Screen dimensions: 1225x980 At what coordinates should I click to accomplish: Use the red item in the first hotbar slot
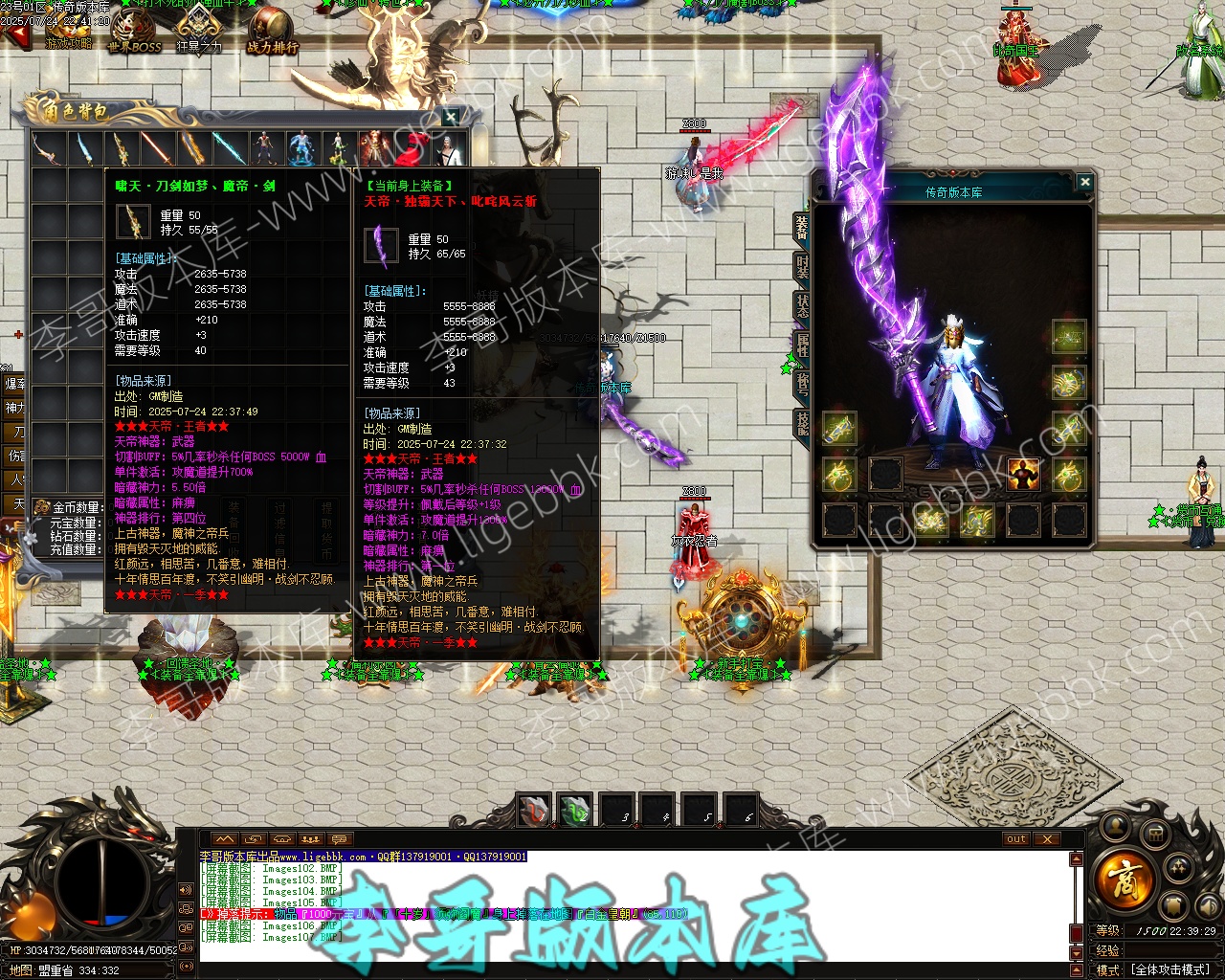[534, 811]
